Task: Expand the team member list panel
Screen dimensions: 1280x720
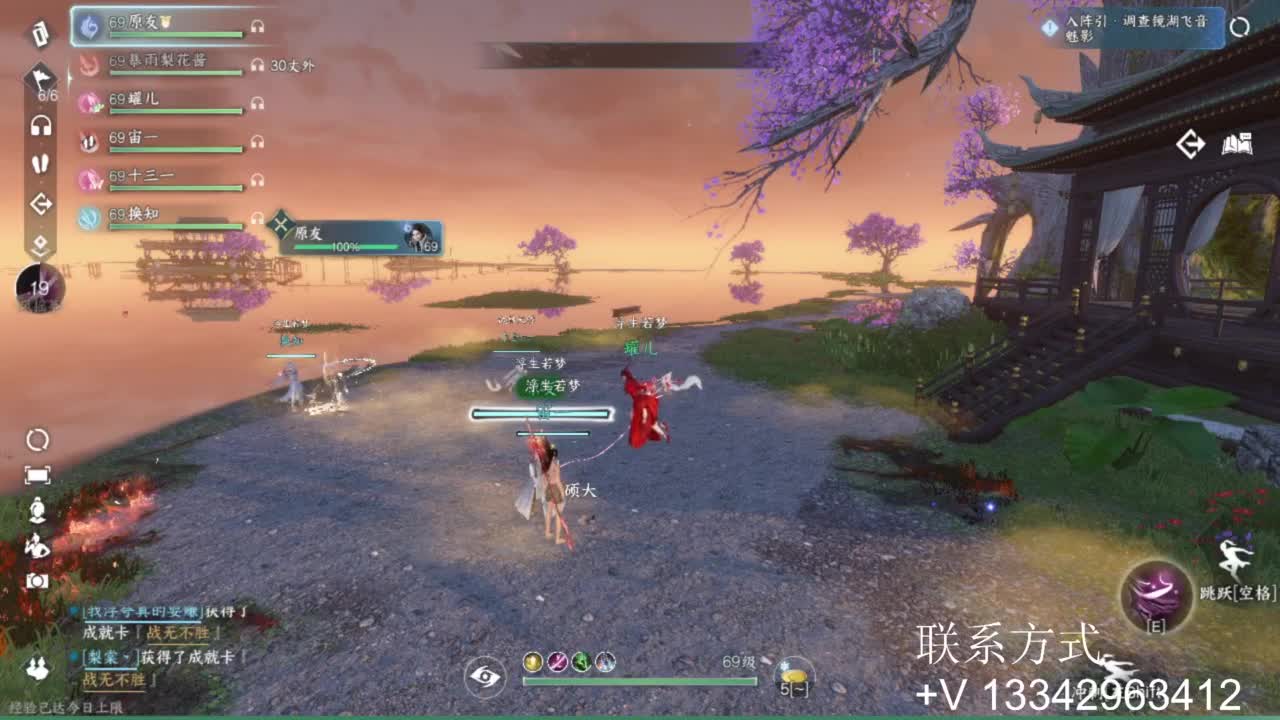Action: pyautogui.click(x=38, y=240)
